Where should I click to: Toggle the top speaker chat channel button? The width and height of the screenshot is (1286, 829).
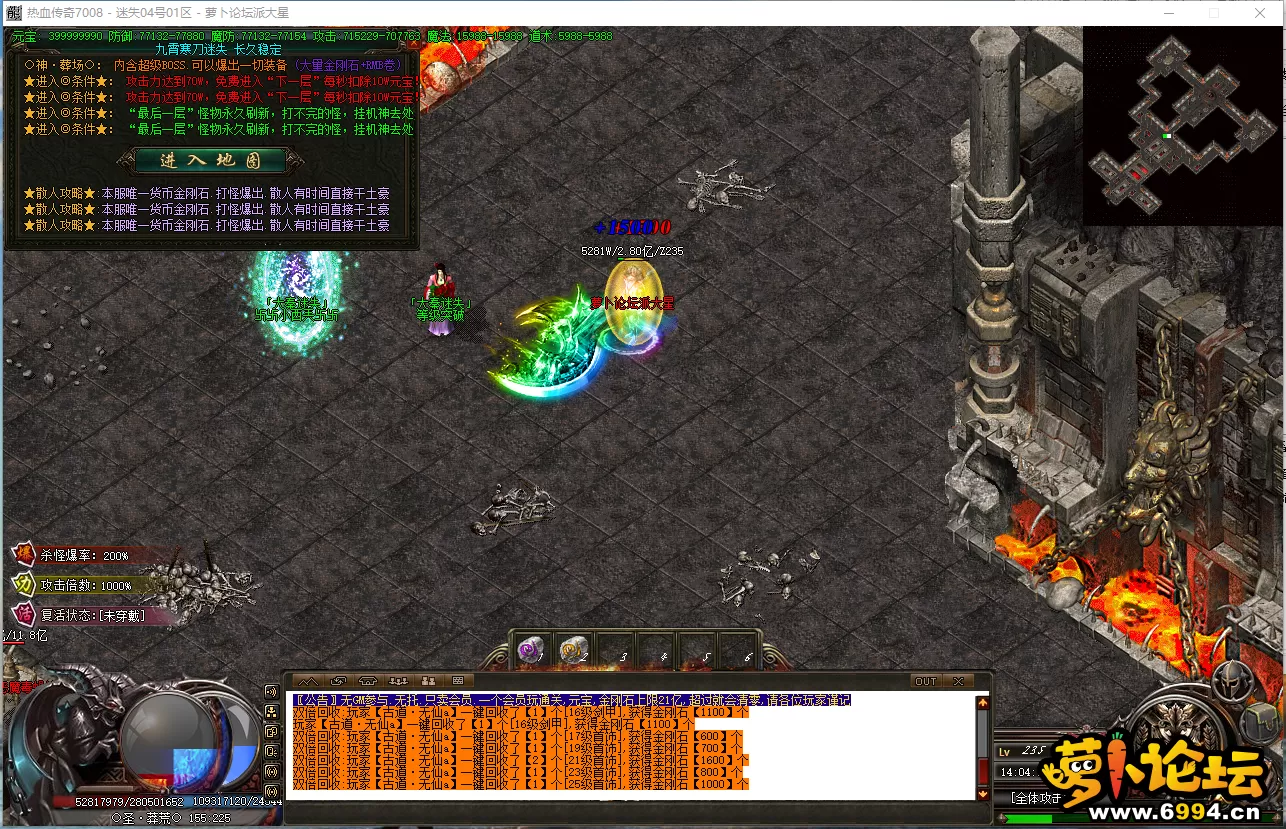271,691
